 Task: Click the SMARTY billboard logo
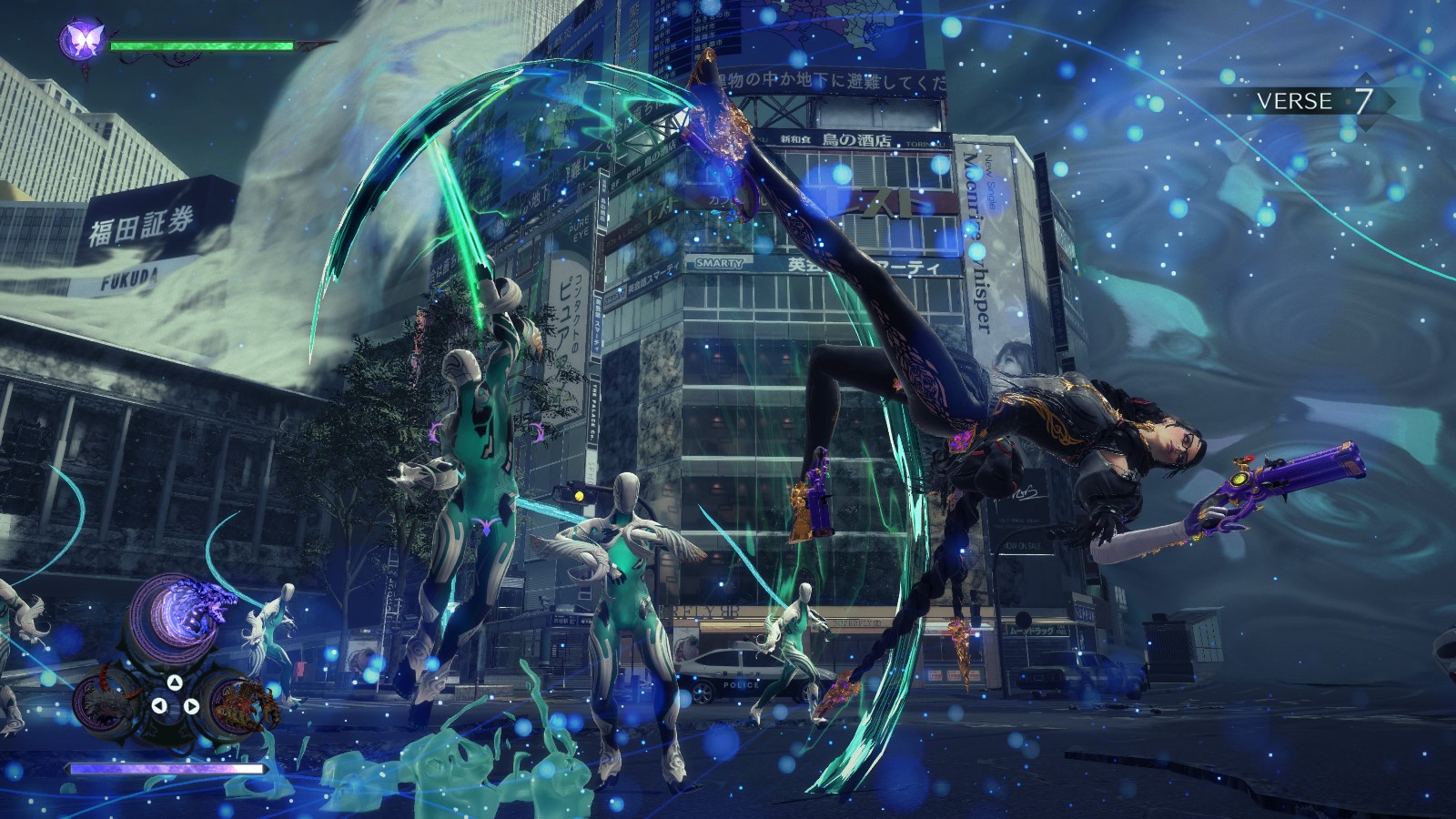pos(721,262)
